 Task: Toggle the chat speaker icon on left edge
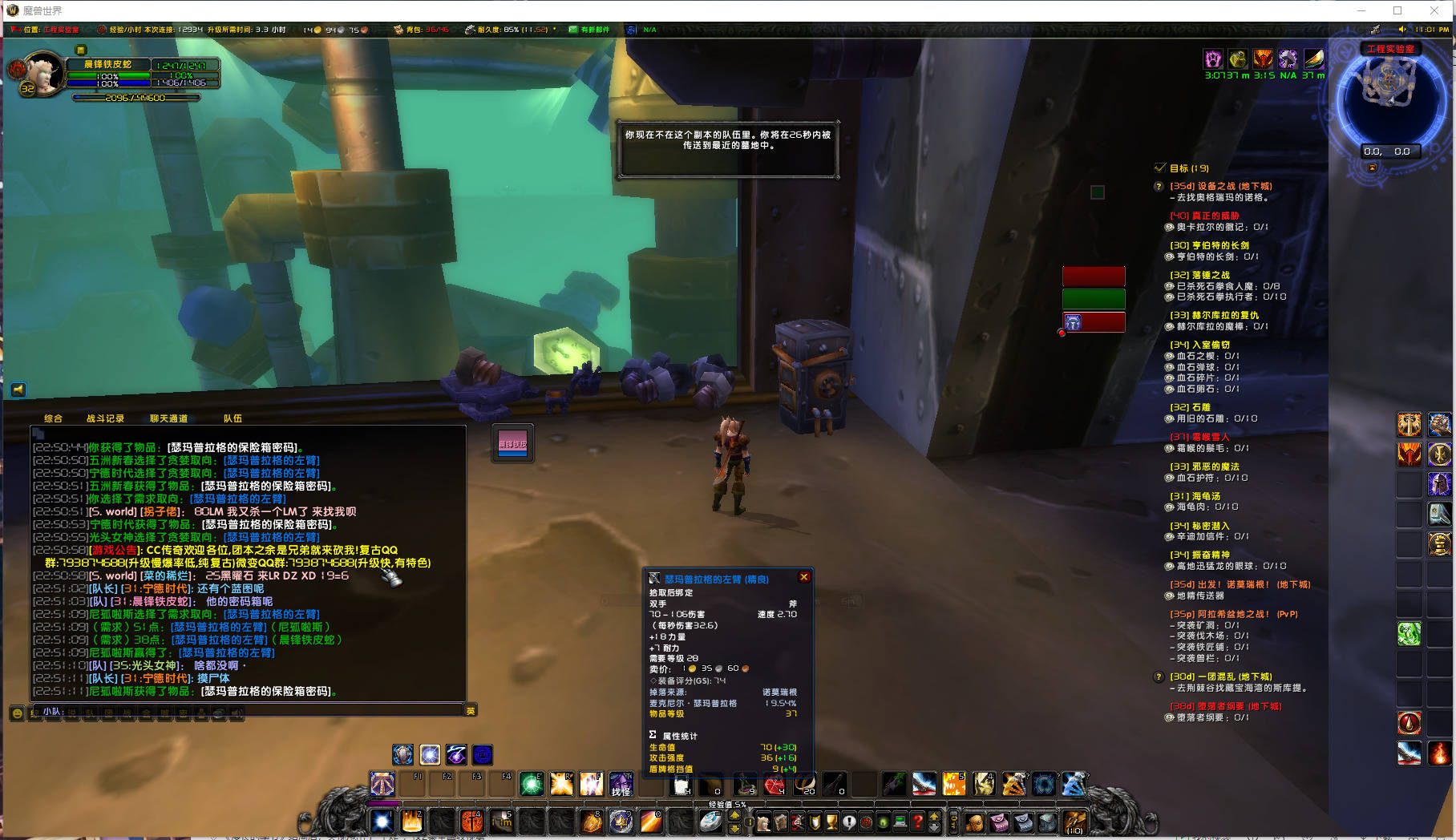coord(18,390)
